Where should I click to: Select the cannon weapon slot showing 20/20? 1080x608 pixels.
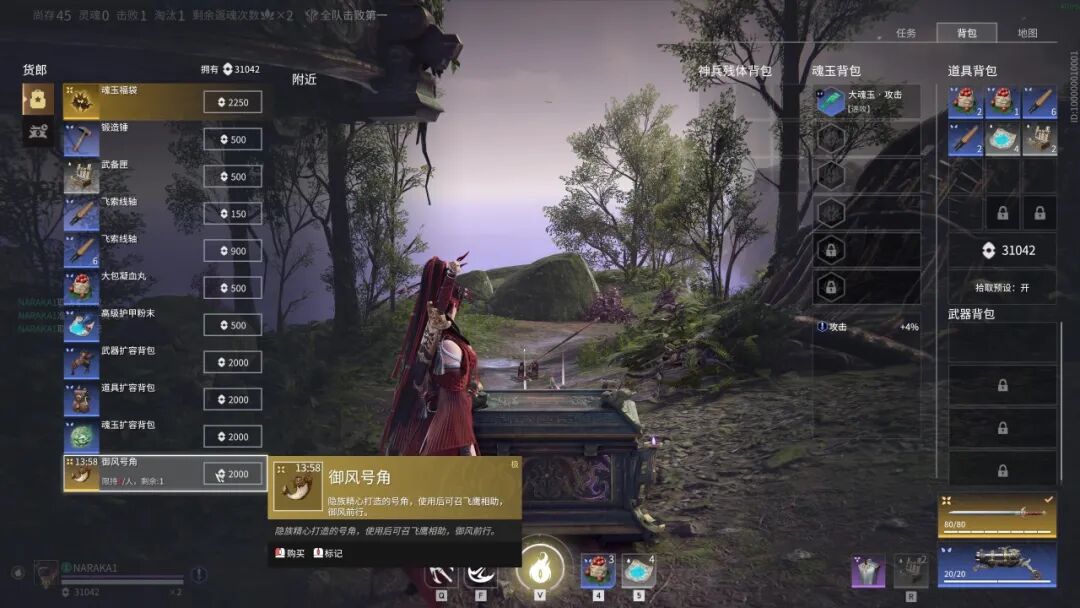pos(996,564)
